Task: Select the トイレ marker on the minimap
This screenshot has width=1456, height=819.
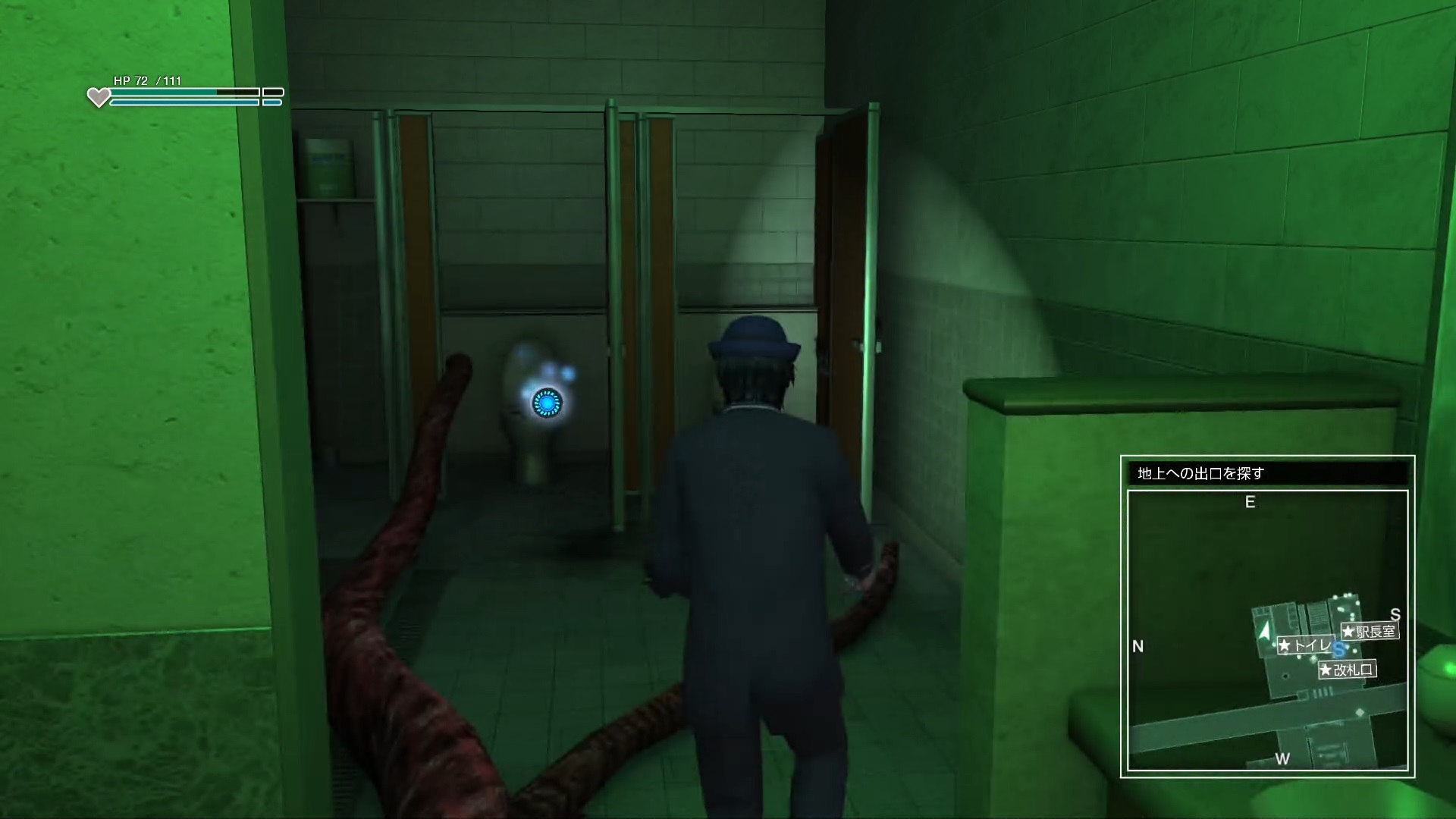Action: 1305,645
